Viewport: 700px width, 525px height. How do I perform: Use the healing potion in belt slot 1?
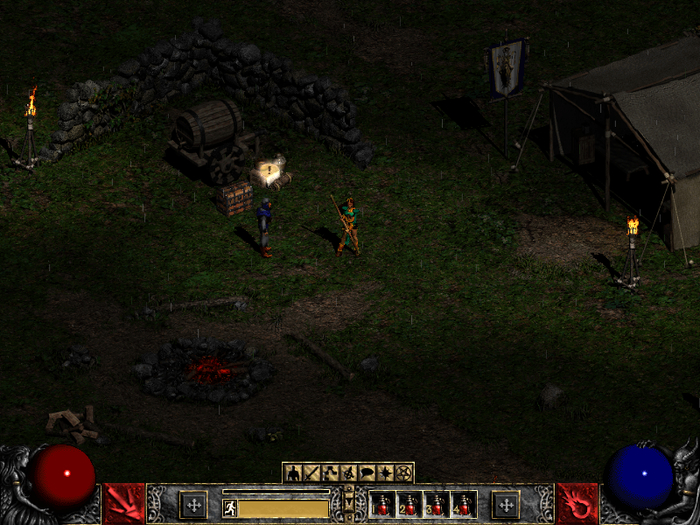(384, 504)
